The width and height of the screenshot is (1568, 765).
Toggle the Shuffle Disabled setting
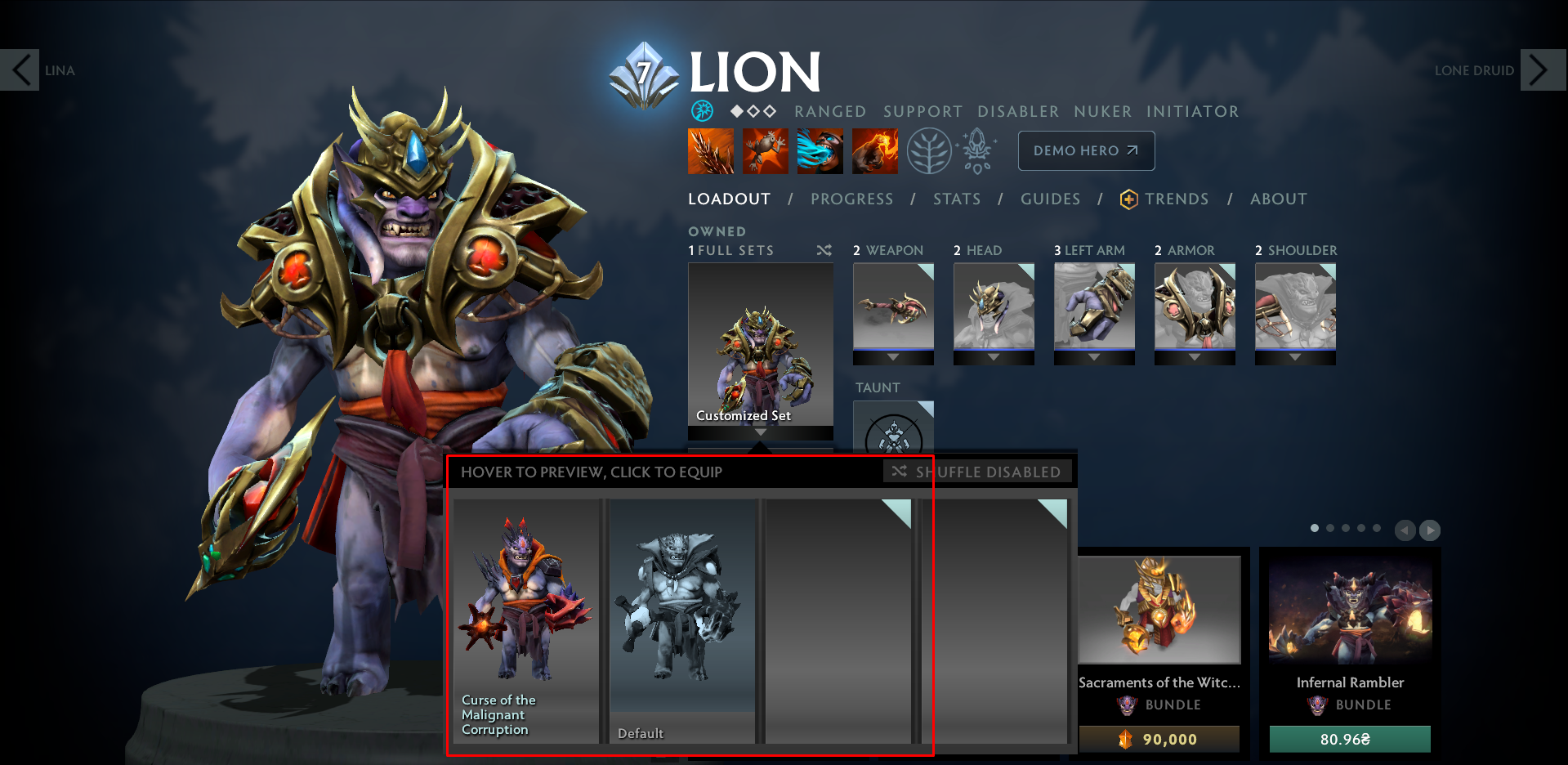pos(978,472)
